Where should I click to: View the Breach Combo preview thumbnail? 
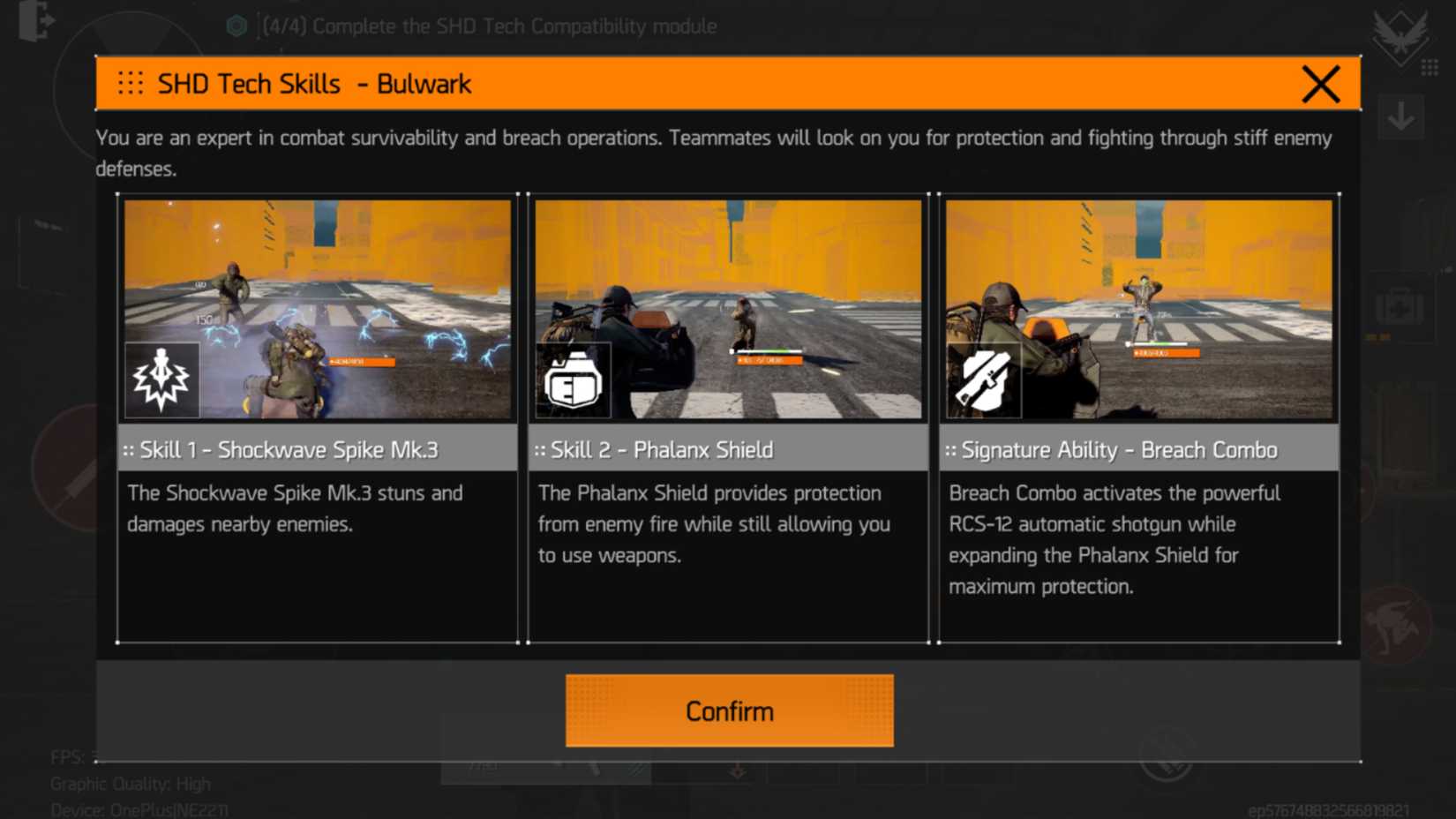pos(1138,309)
